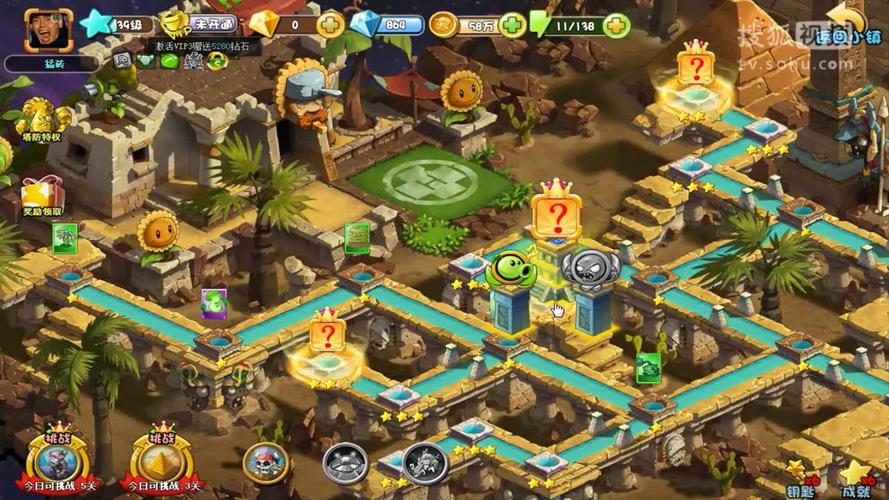Select the locked gray UFO world badge

point(345,463)
